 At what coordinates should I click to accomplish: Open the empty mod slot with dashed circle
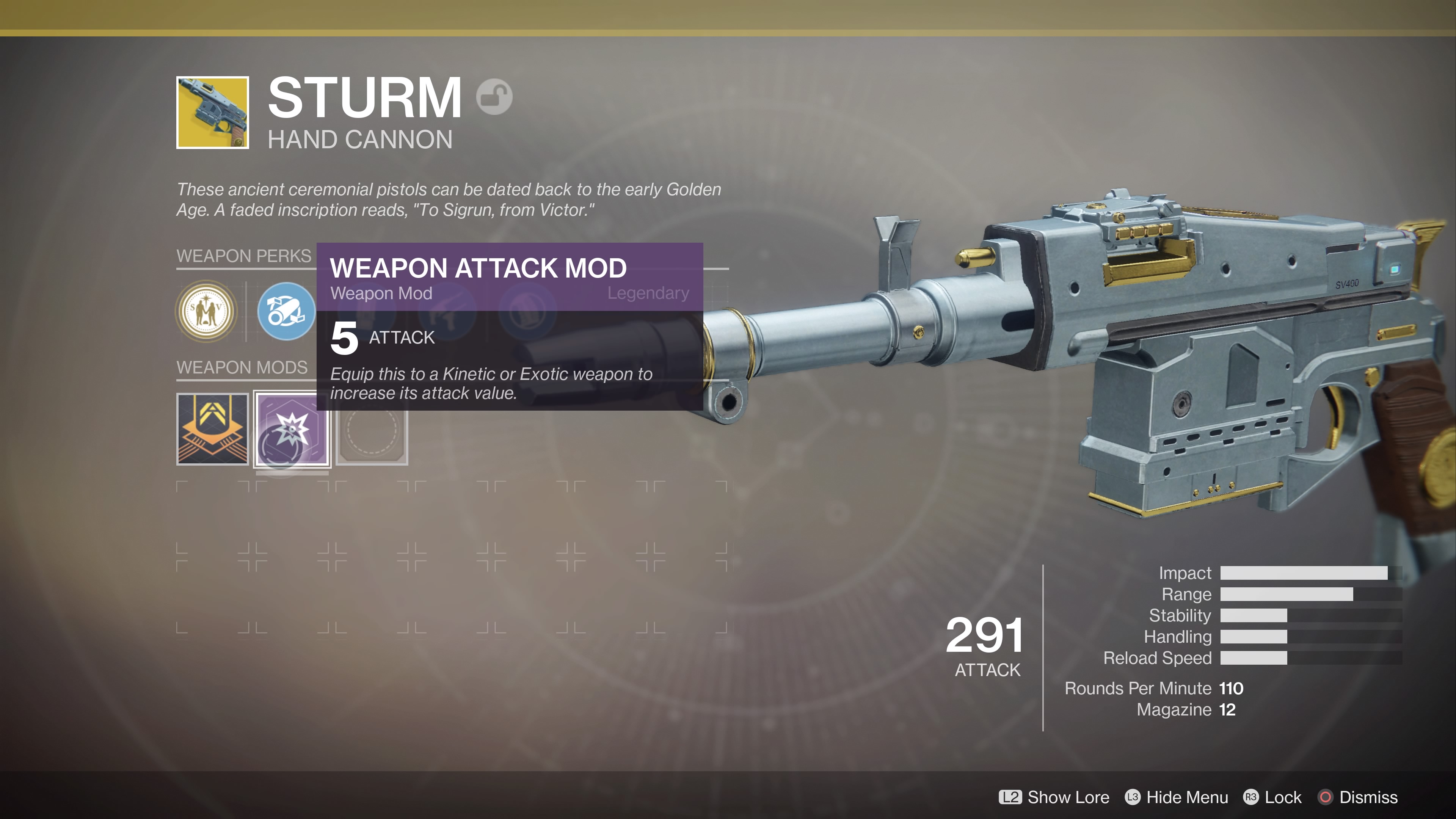point(372,429)
